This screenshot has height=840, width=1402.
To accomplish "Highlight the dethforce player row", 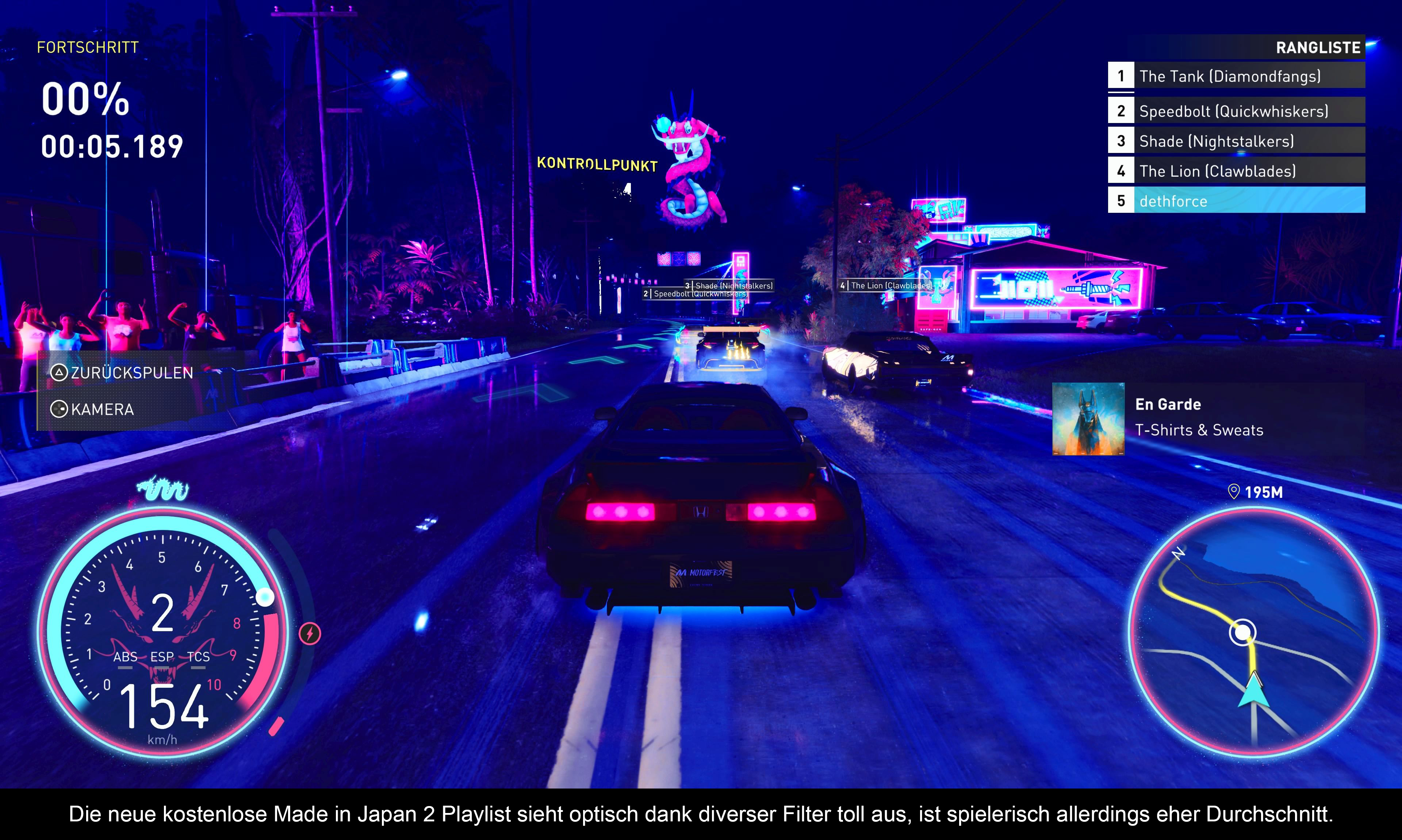I will point(1236,201).
